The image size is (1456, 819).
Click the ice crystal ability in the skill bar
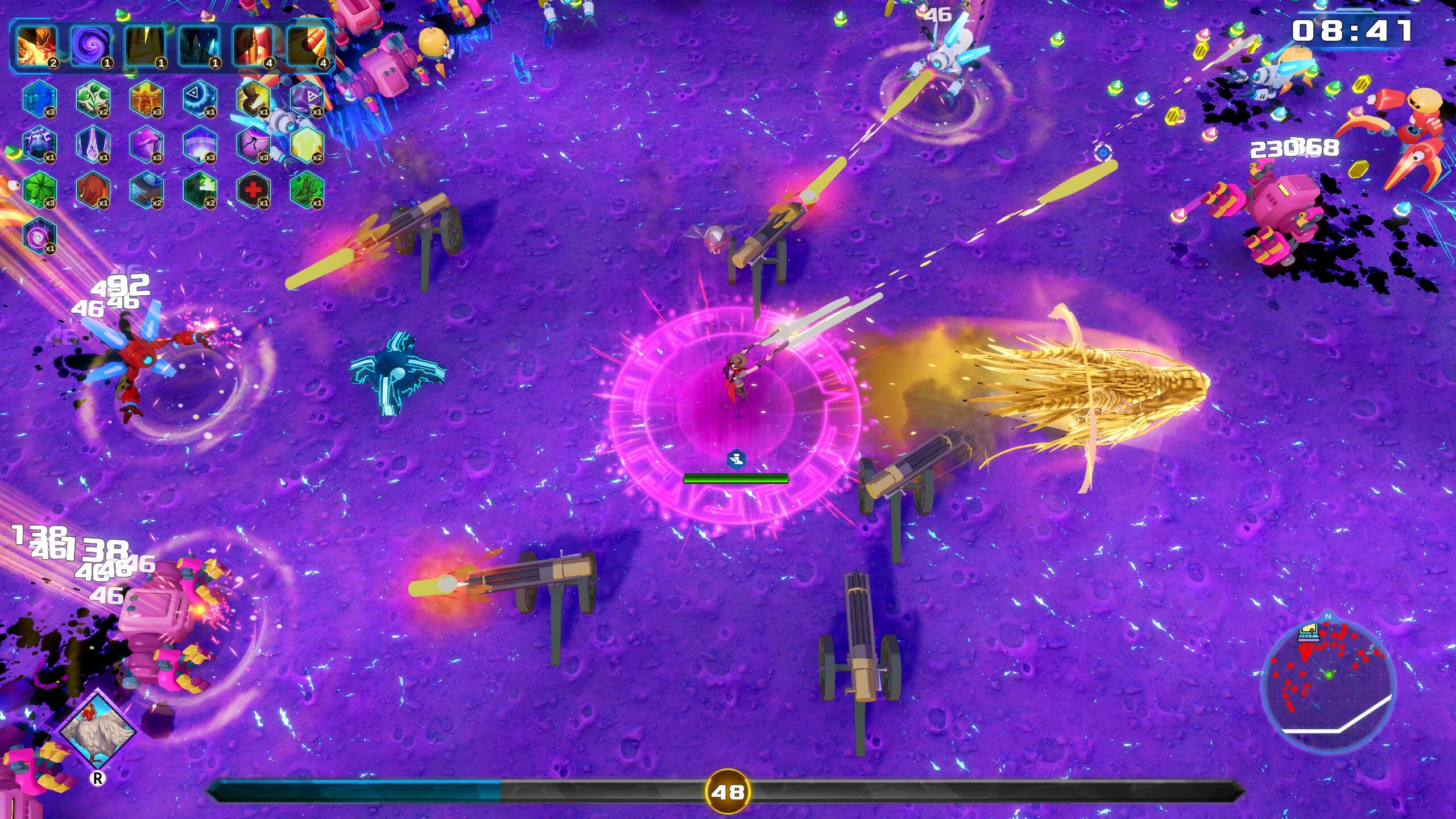199,47
